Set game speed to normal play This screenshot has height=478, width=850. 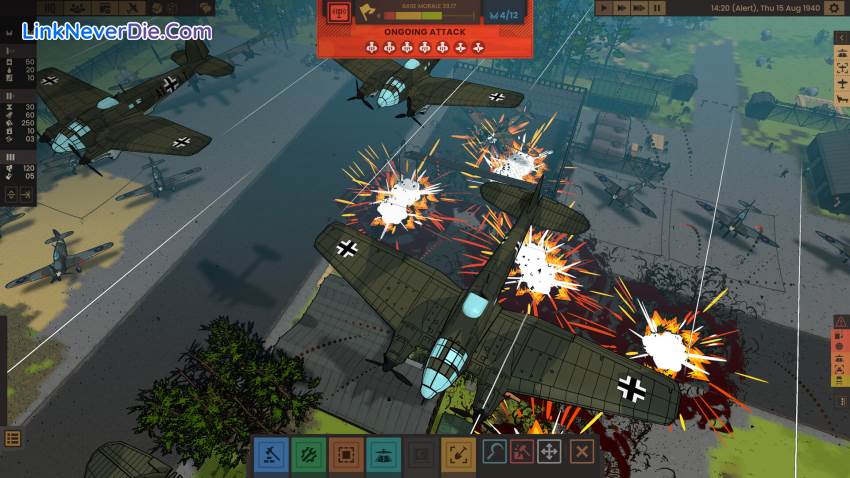pyautogui.click(x=606, y=8)
